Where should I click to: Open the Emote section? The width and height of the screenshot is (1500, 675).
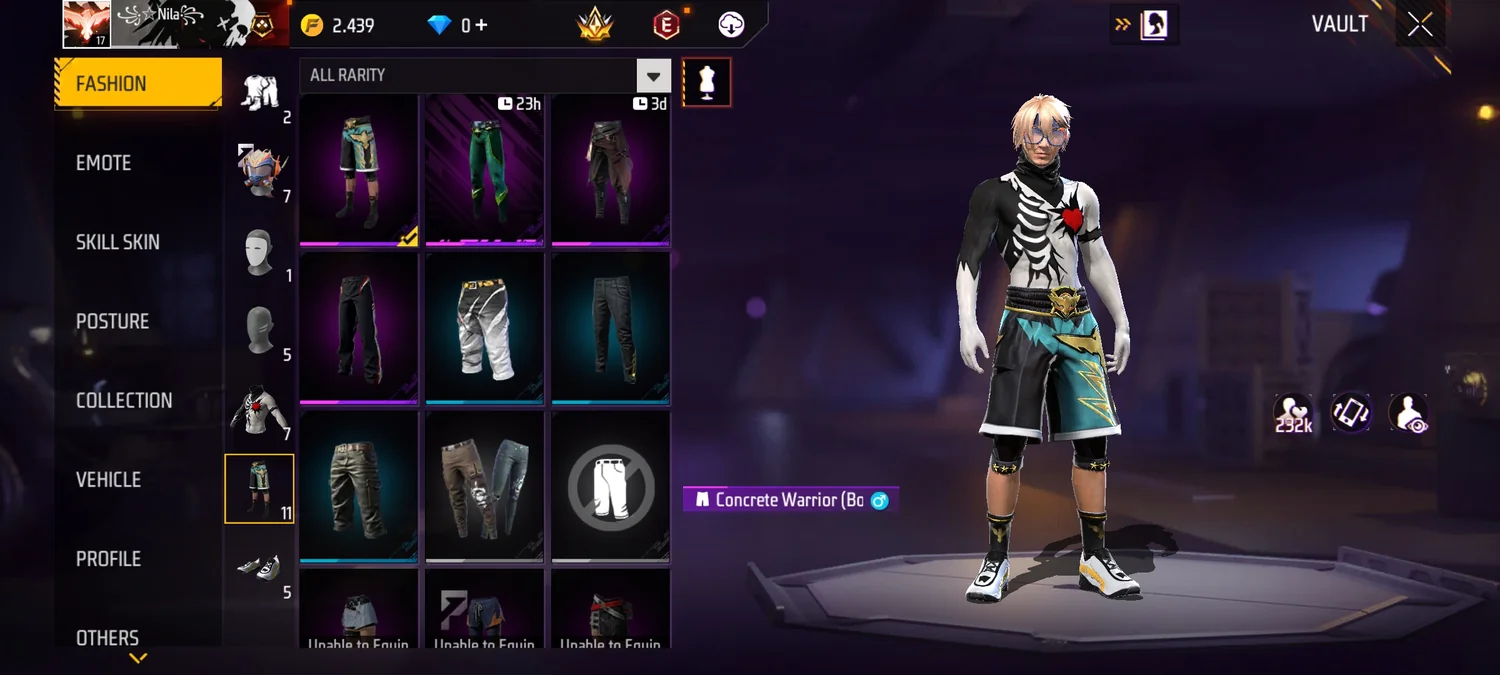coord(104,163)
